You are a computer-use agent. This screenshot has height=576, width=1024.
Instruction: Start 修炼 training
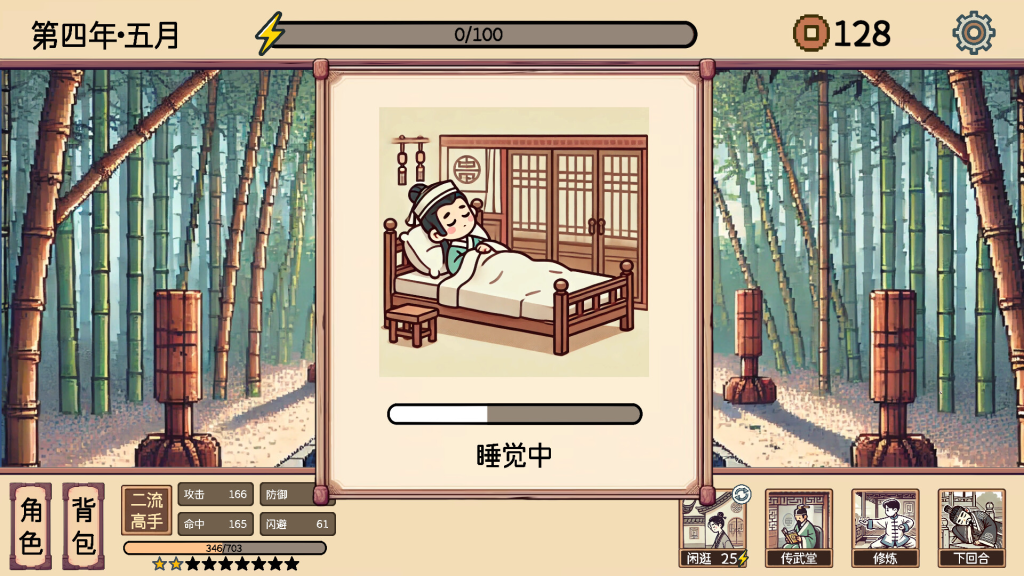click(885, 529)
